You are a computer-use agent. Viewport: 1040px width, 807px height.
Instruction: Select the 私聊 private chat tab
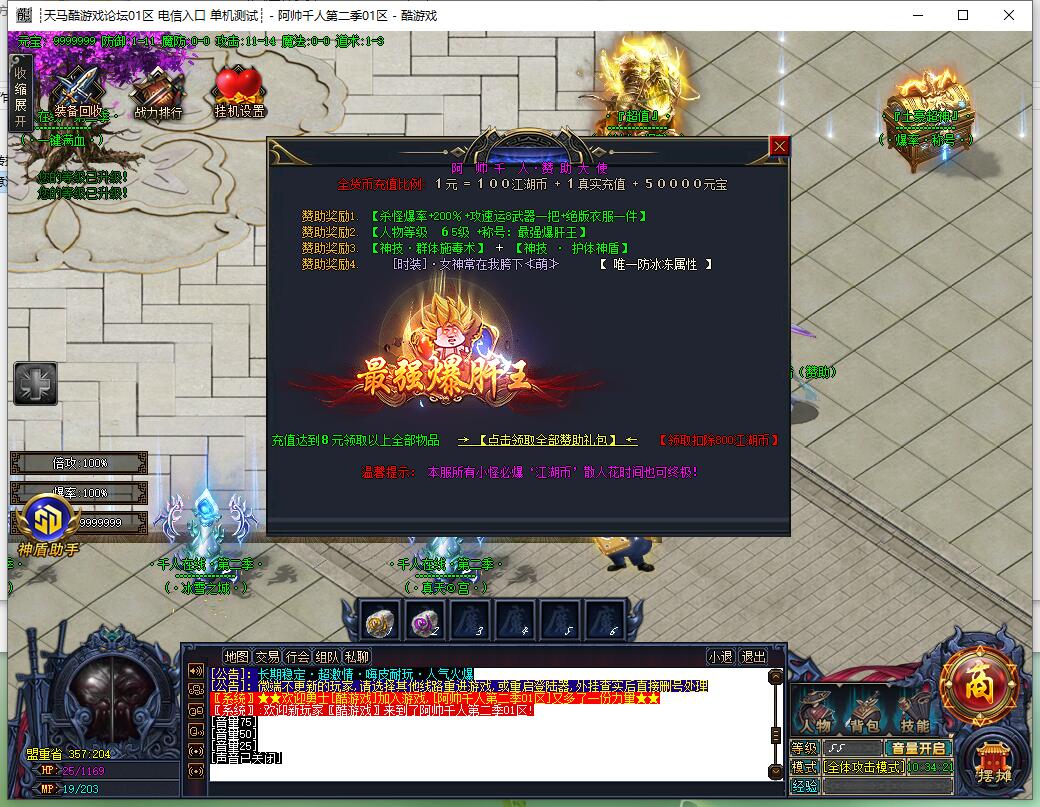pos(357,657)
